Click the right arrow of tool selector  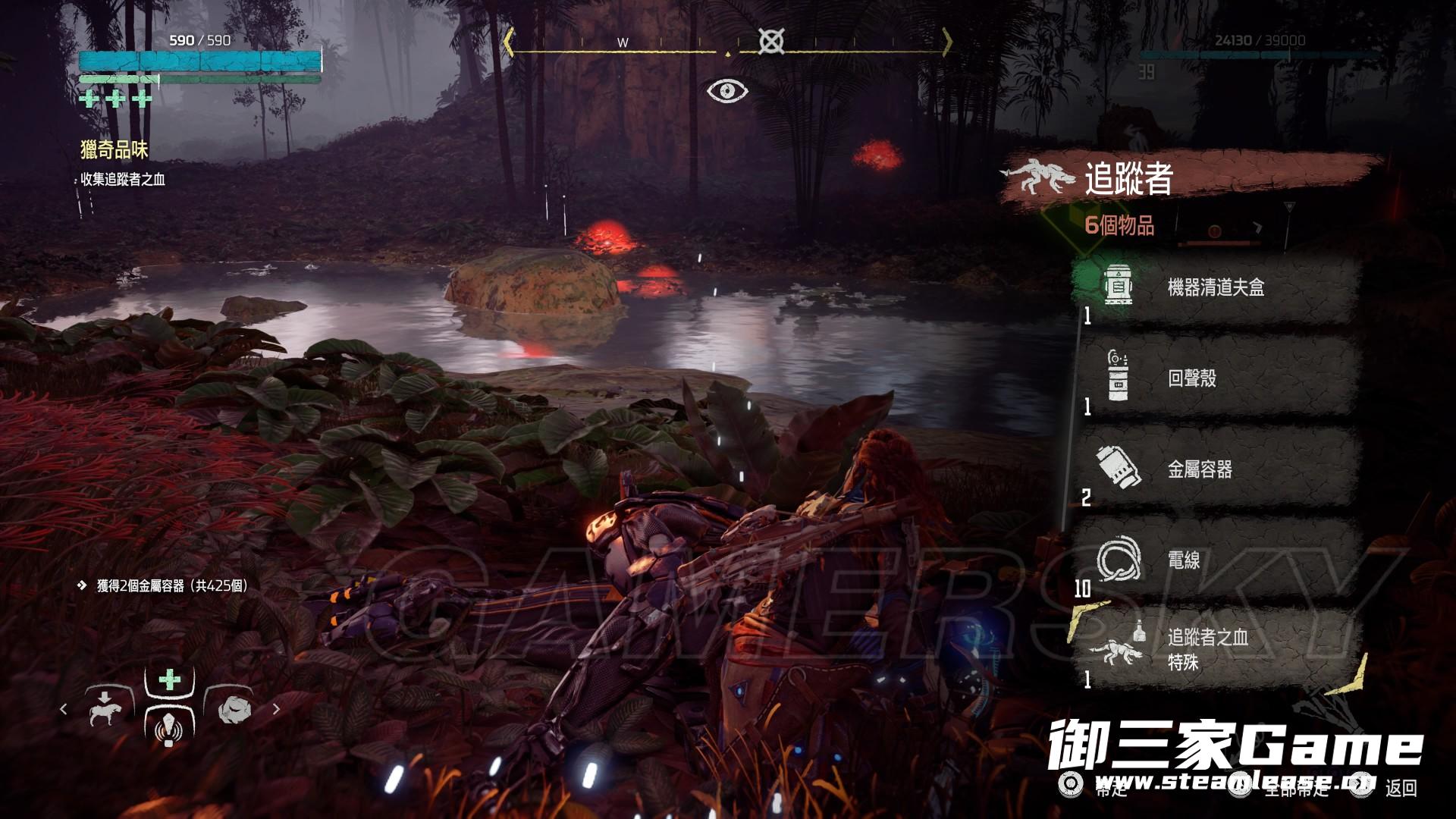tap(276, 709)
